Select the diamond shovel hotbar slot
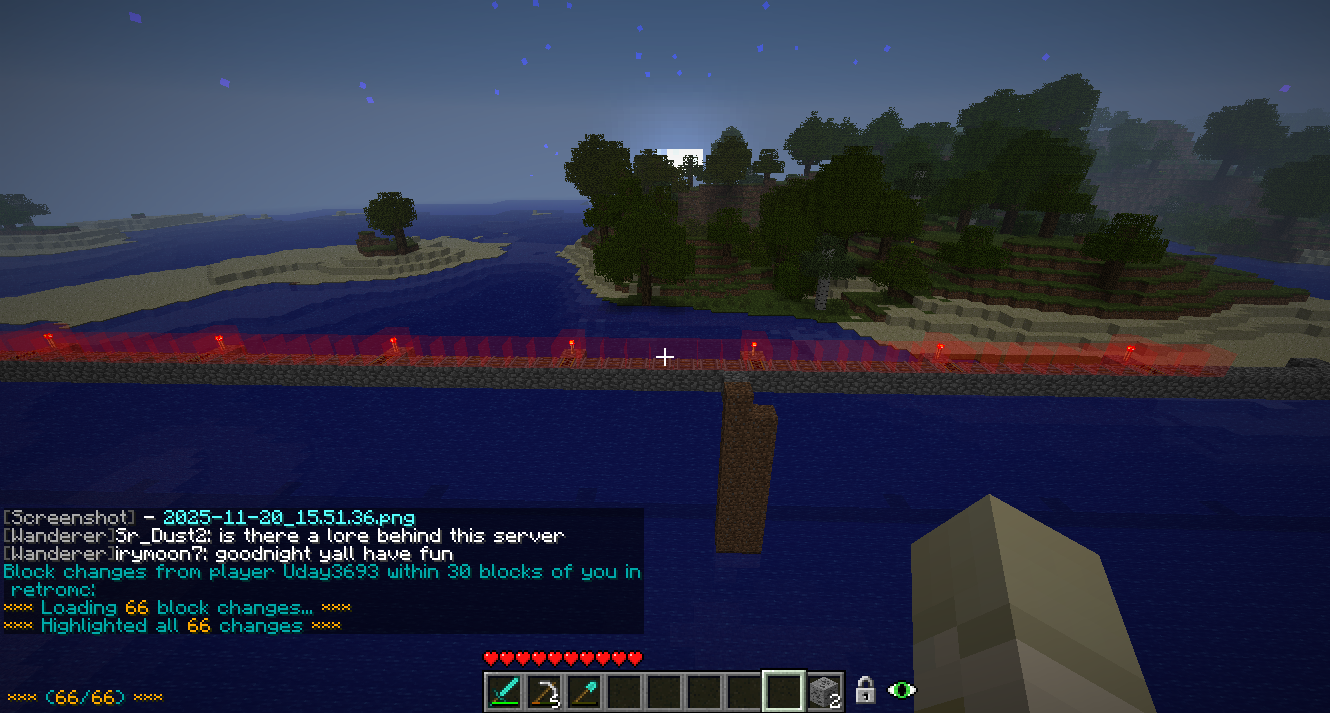The height and width of the screenshot is (713, 1330). coord(584,691)
